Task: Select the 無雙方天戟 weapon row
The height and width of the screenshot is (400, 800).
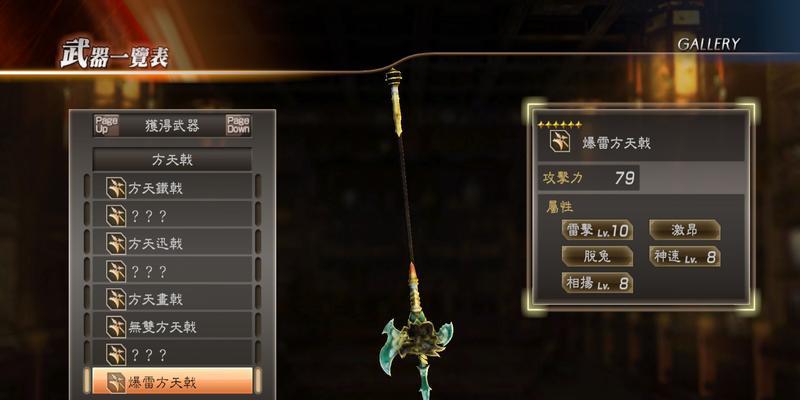Action: 172,327
